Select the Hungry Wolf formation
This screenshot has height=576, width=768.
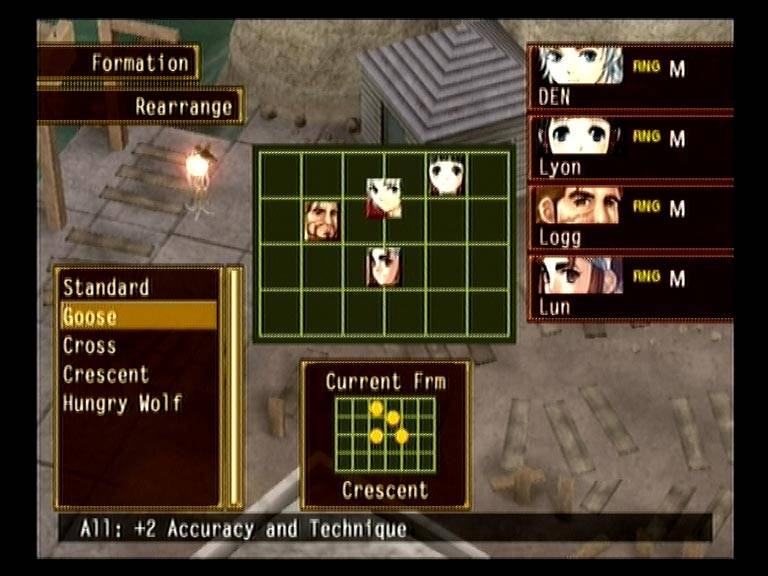coord(122,404)
